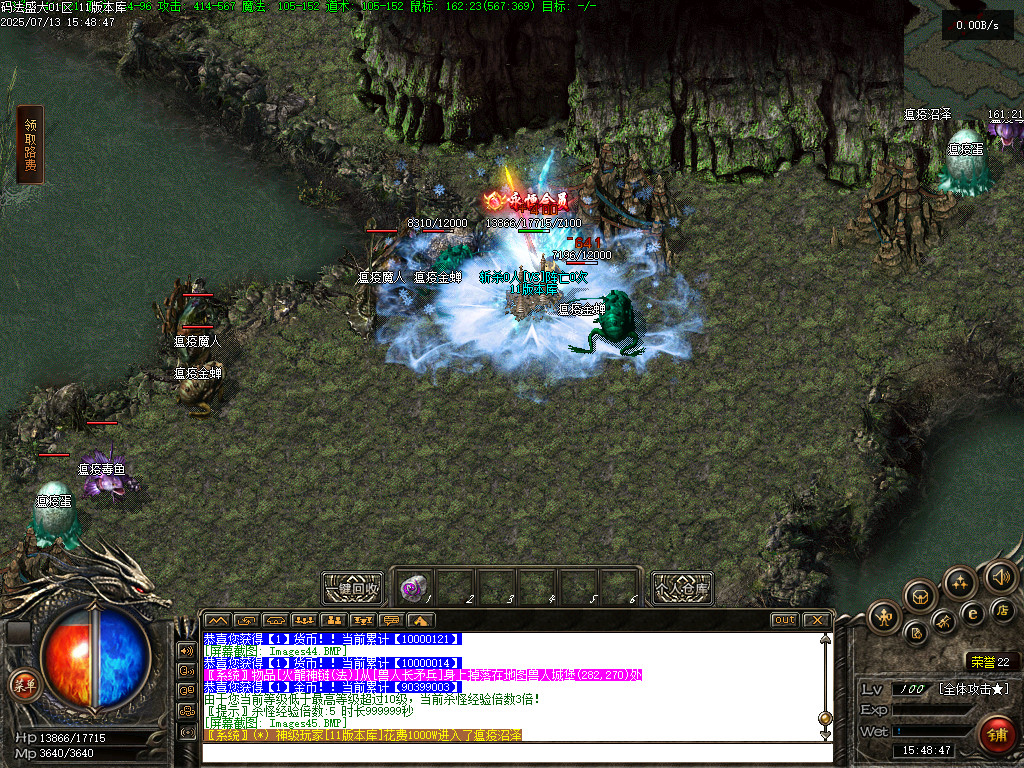Open the character equipment warrior icon
The width and height of the screenshot is (1024, 768).
click(x=884, y=616)
